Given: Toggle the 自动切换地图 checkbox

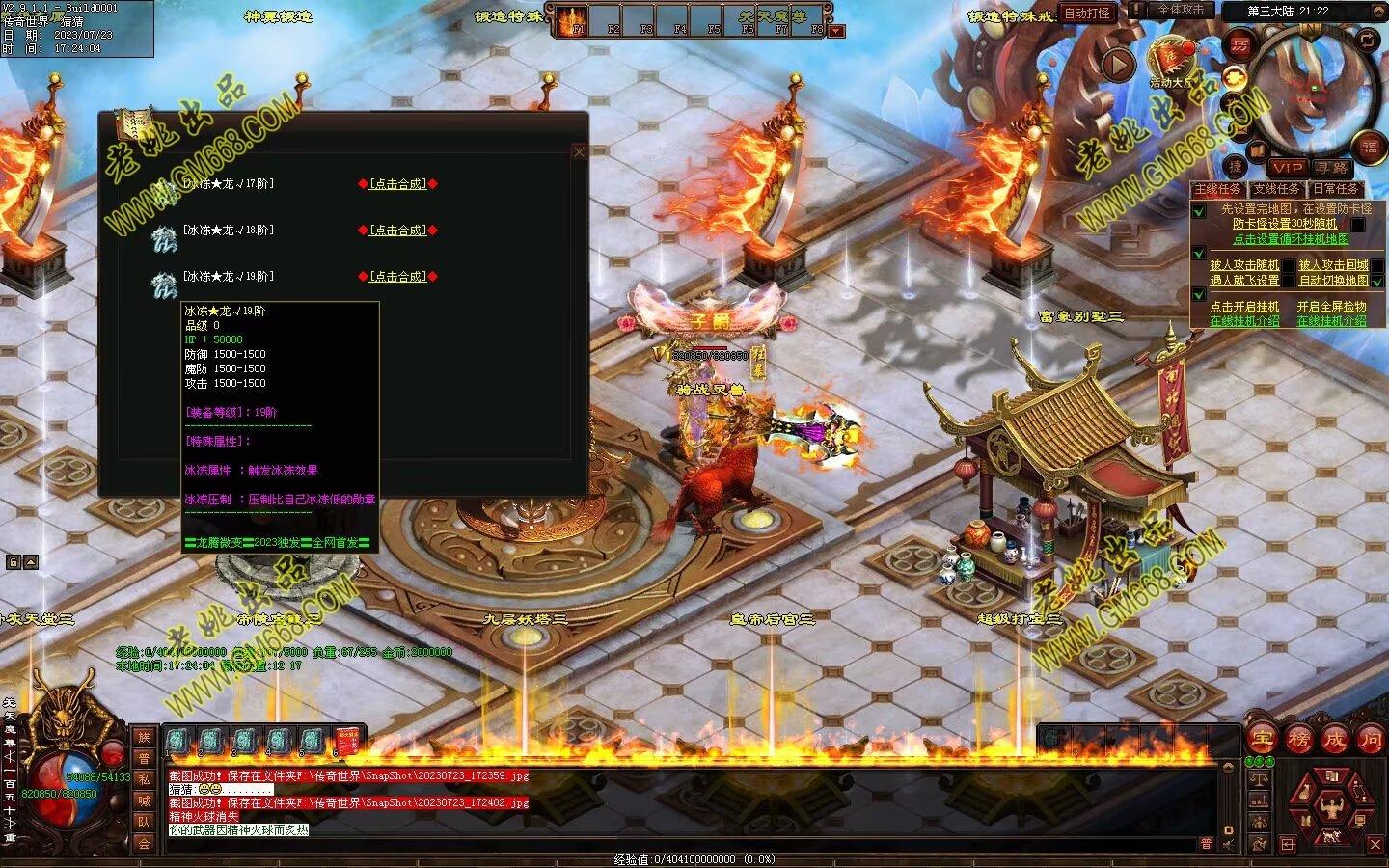Looking at the screenshot, I should [x=1377, y=282].
